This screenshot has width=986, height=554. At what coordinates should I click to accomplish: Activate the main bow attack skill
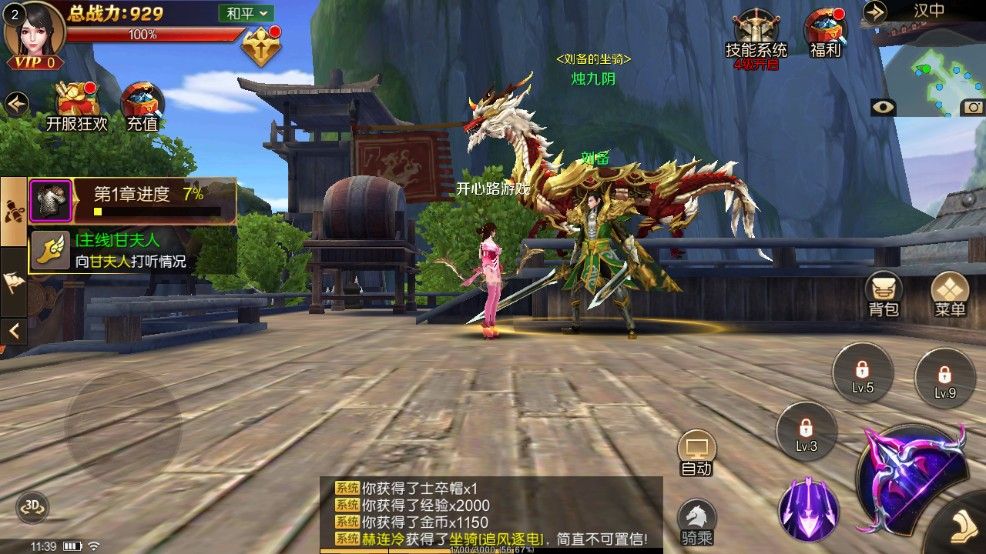(x=910, y=480)
